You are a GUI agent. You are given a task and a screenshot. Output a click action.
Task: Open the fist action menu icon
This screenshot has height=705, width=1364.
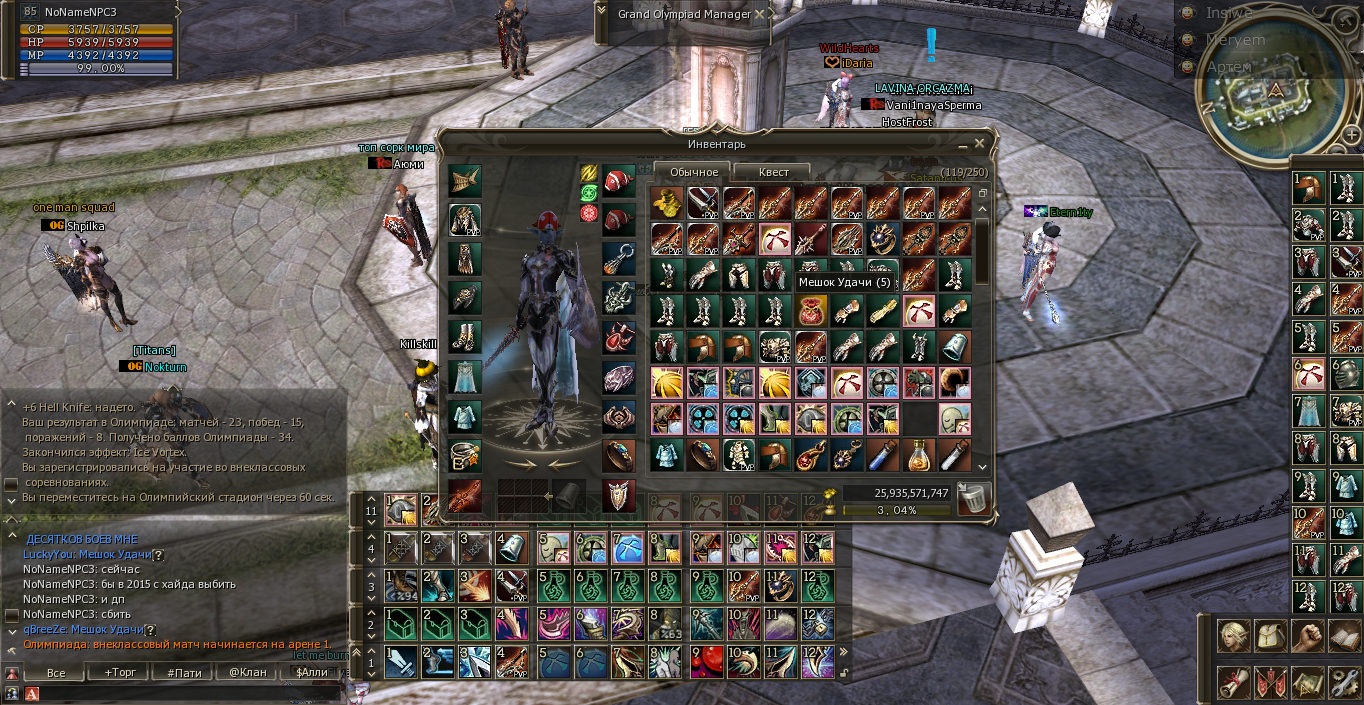pyautogui.click(x=1307, y=636)
